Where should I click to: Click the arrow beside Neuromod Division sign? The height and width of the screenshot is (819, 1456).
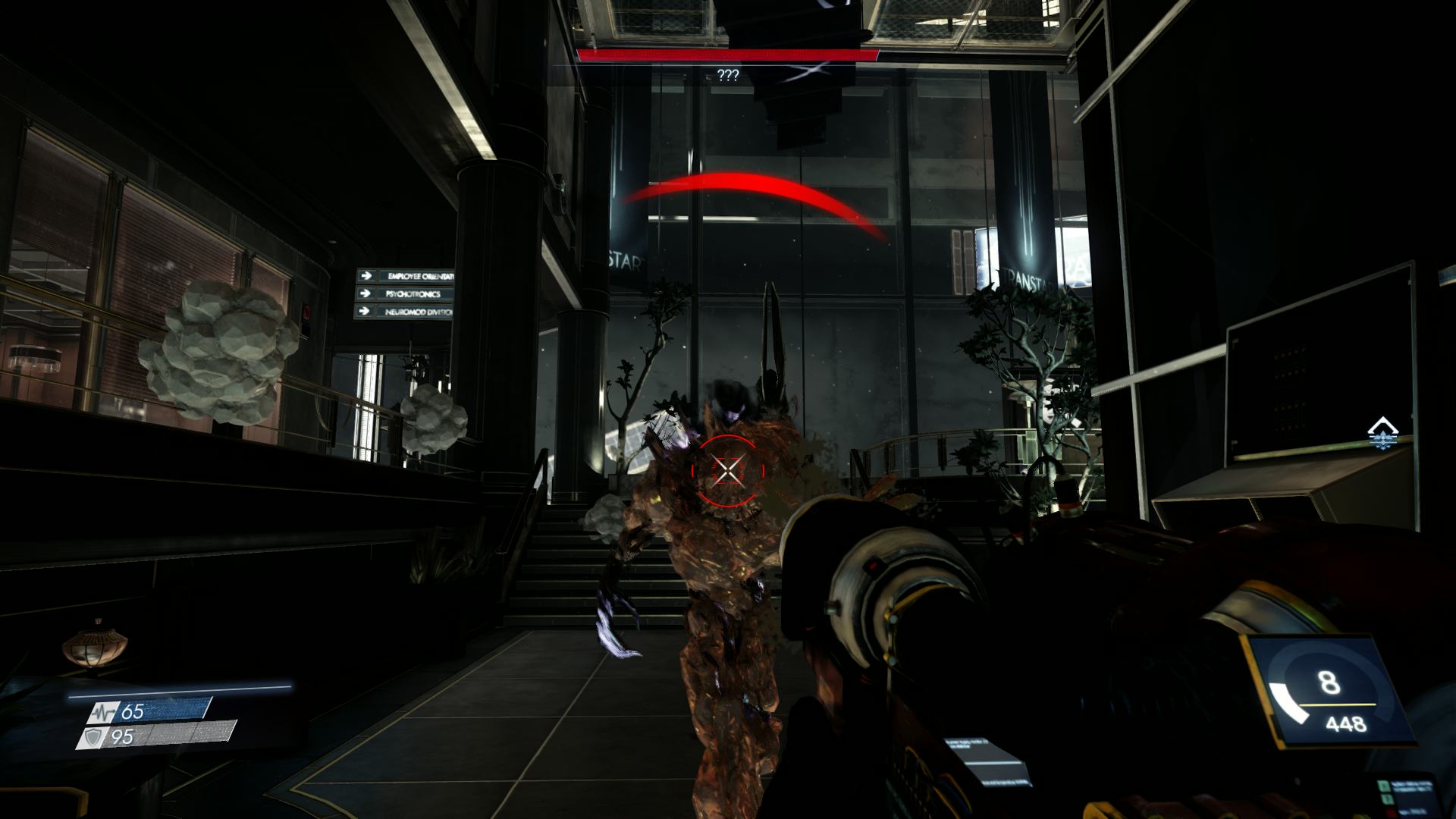pos(365,311)
